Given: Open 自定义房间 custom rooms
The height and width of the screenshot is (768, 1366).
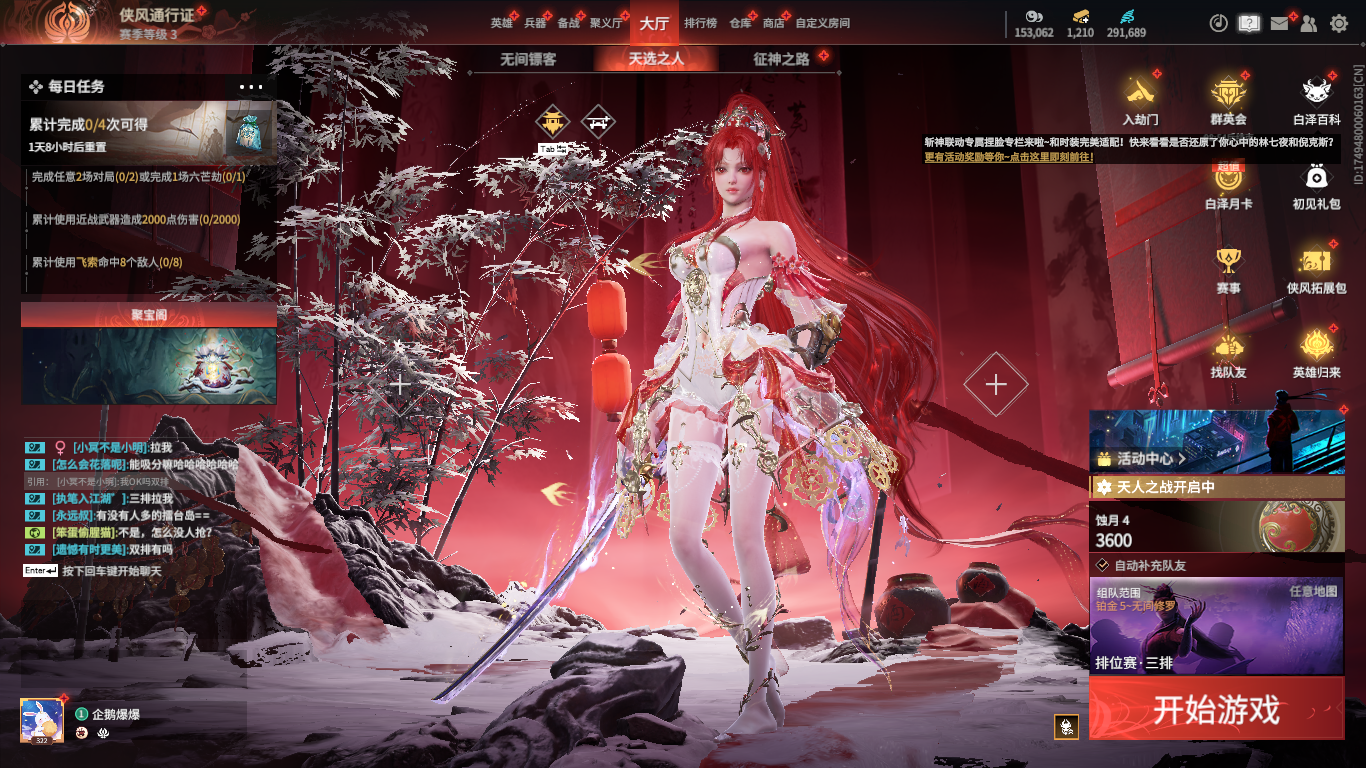Looking at the screenshot, I should [822, 23].
